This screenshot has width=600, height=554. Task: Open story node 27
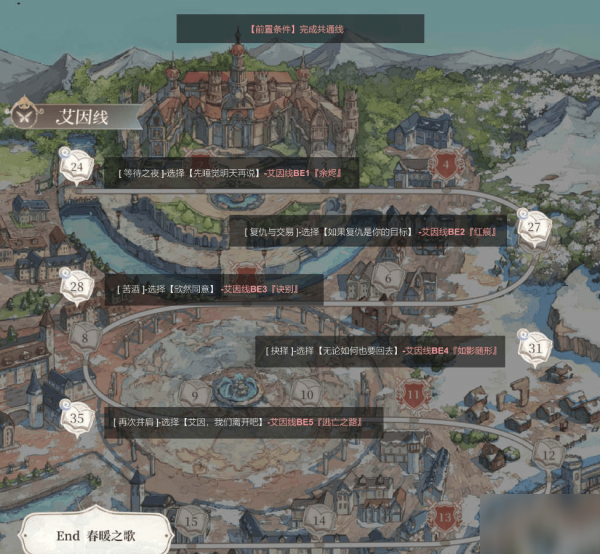tap(534, 228)
